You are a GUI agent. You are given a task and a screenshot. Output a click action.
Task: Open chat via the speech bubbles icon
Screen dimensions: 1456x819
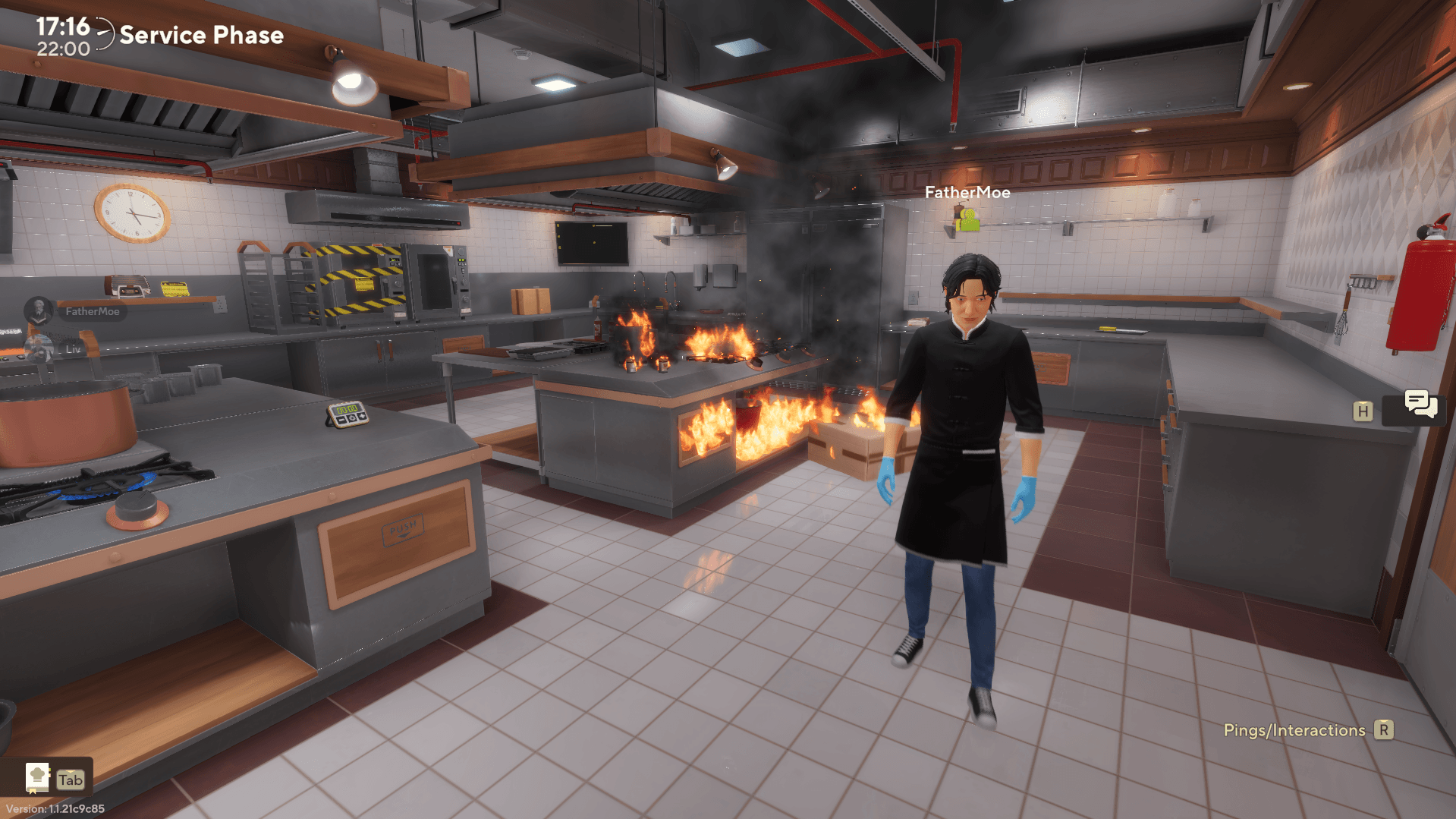coord(1420,408)
